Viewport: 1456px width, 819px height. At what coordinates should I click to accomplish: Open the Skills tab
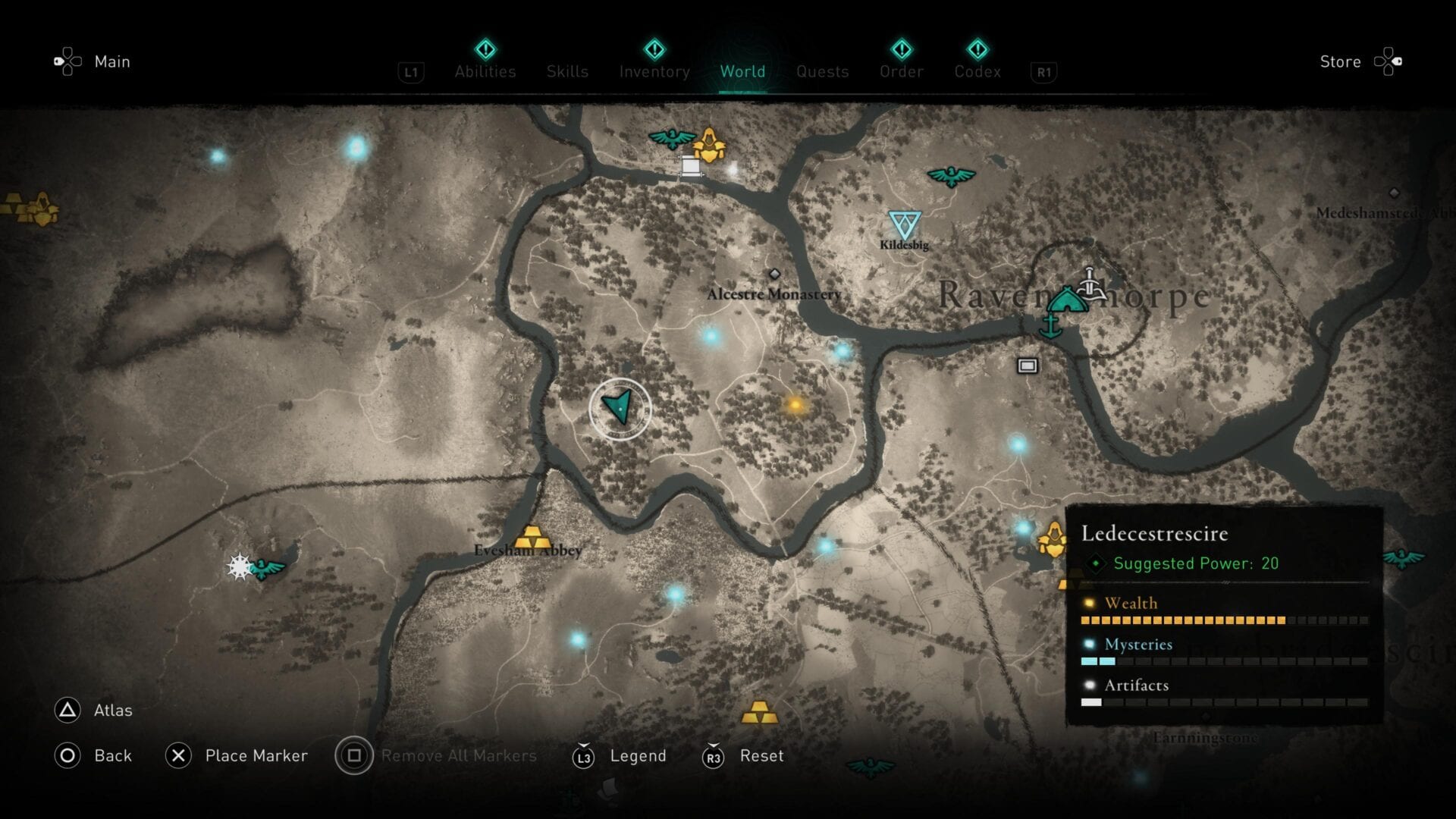(567, 71)
